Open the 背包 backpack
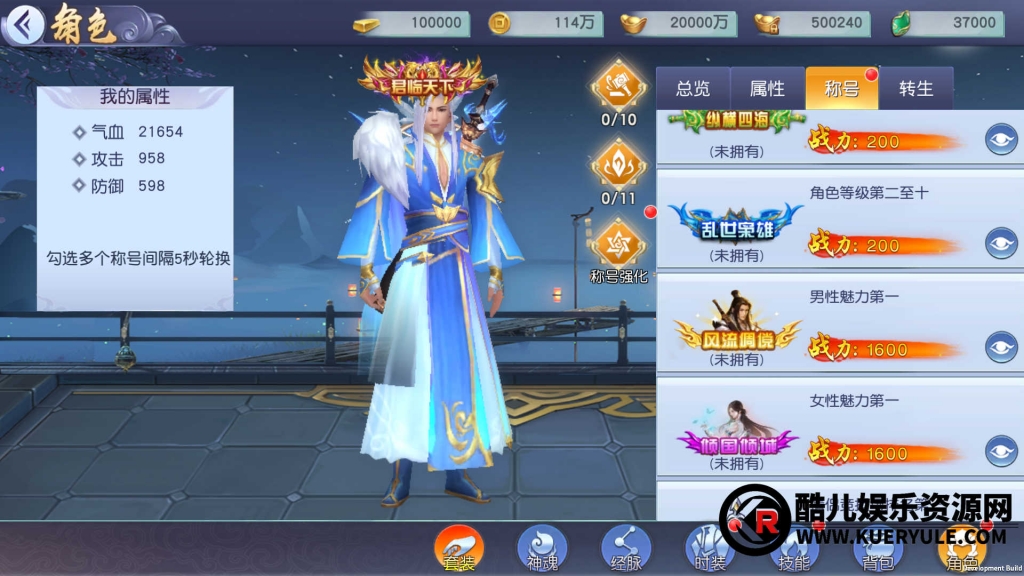The image size is (1024, 576). pos(877,549)
